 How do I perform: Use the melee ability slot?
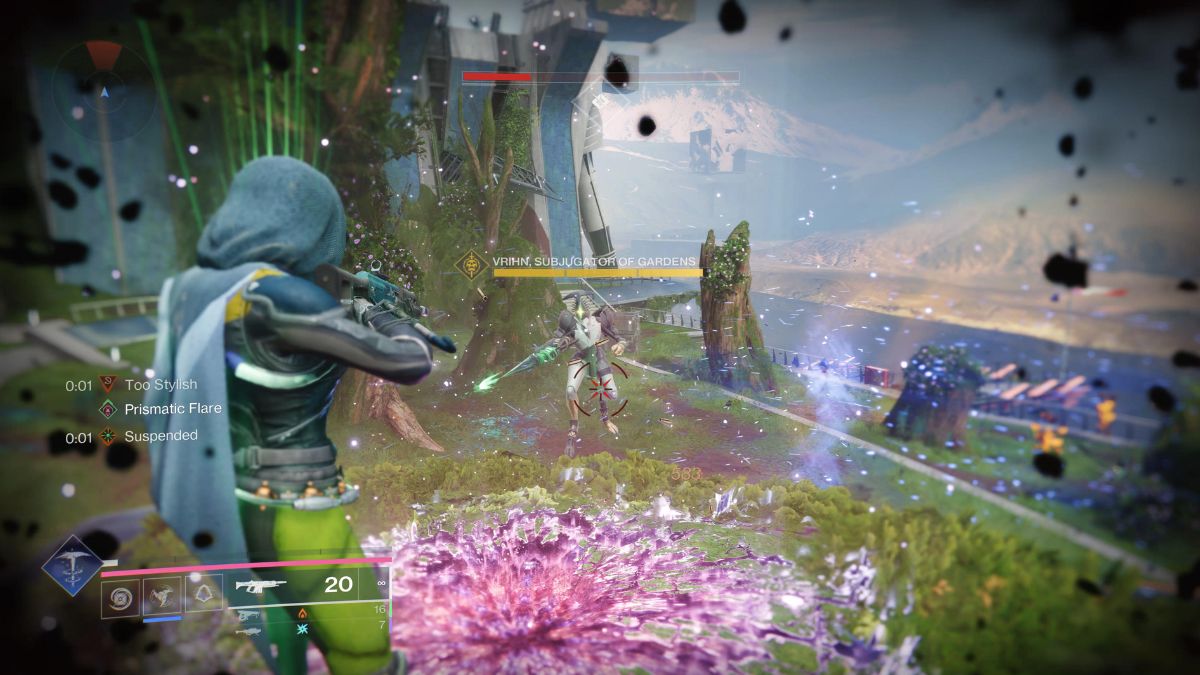pos(162,595)
